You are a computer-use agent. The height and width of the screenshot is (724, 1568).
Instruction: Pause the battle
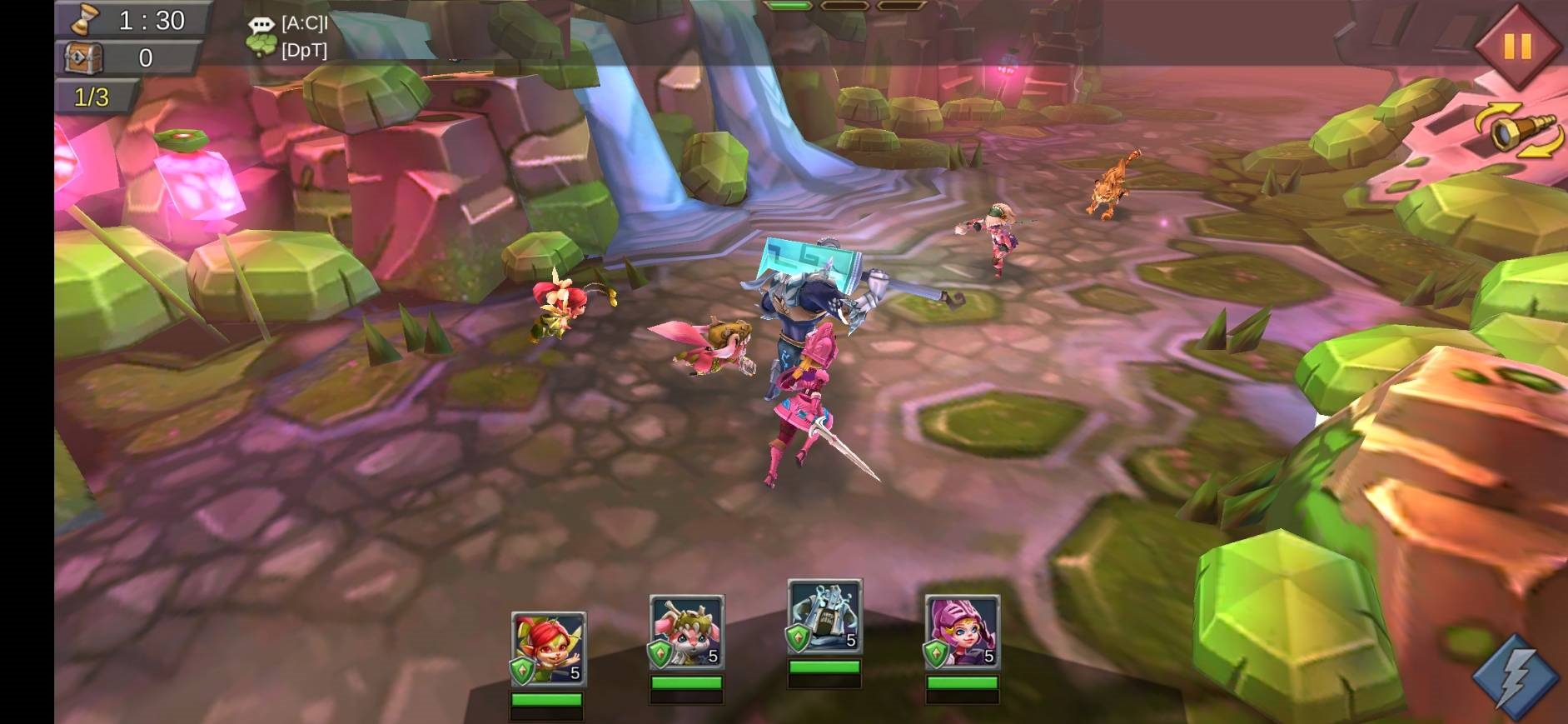pos(1516,46)
